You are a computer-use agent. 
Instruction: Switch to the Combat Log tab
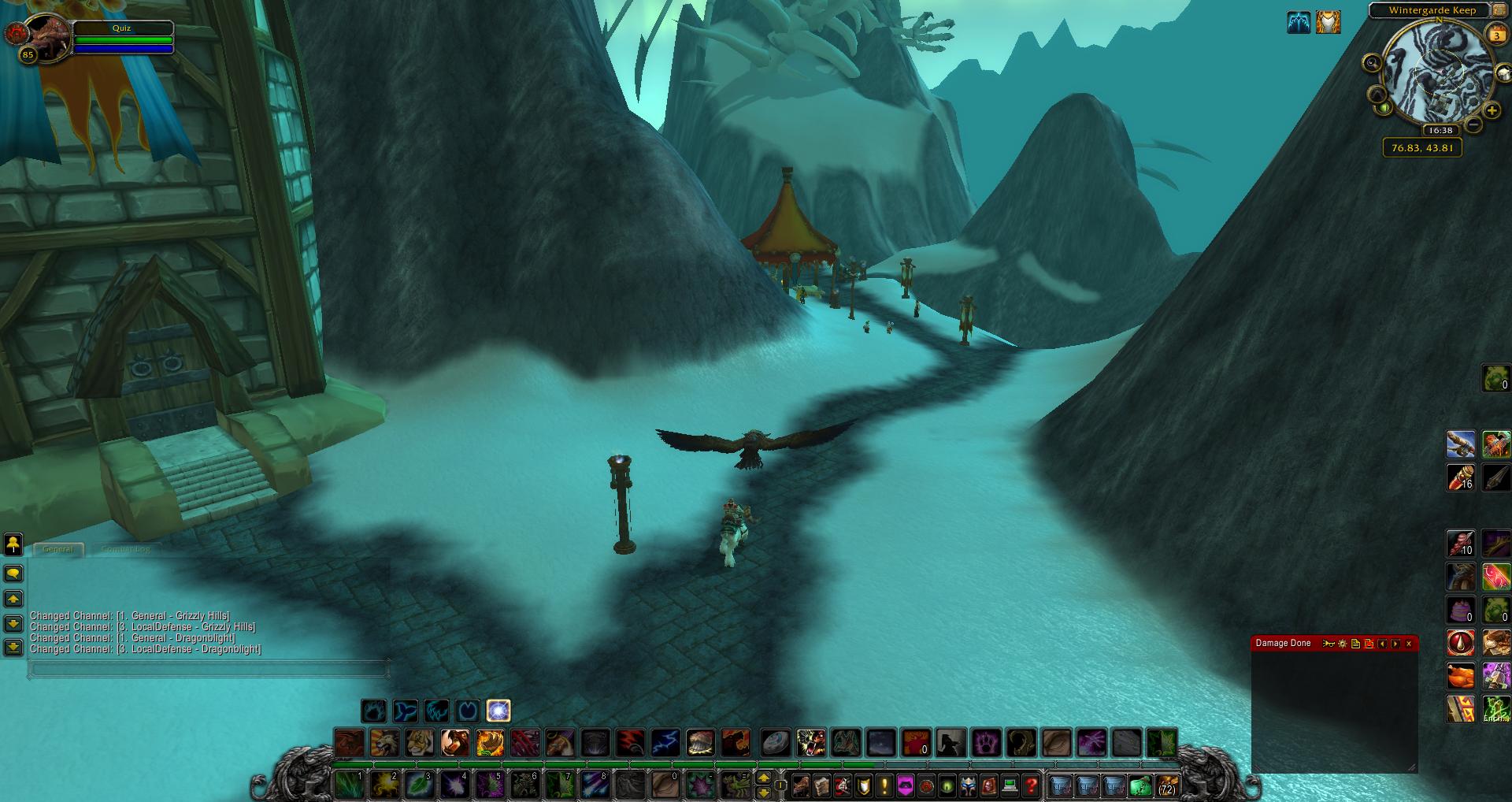(125, 549)
